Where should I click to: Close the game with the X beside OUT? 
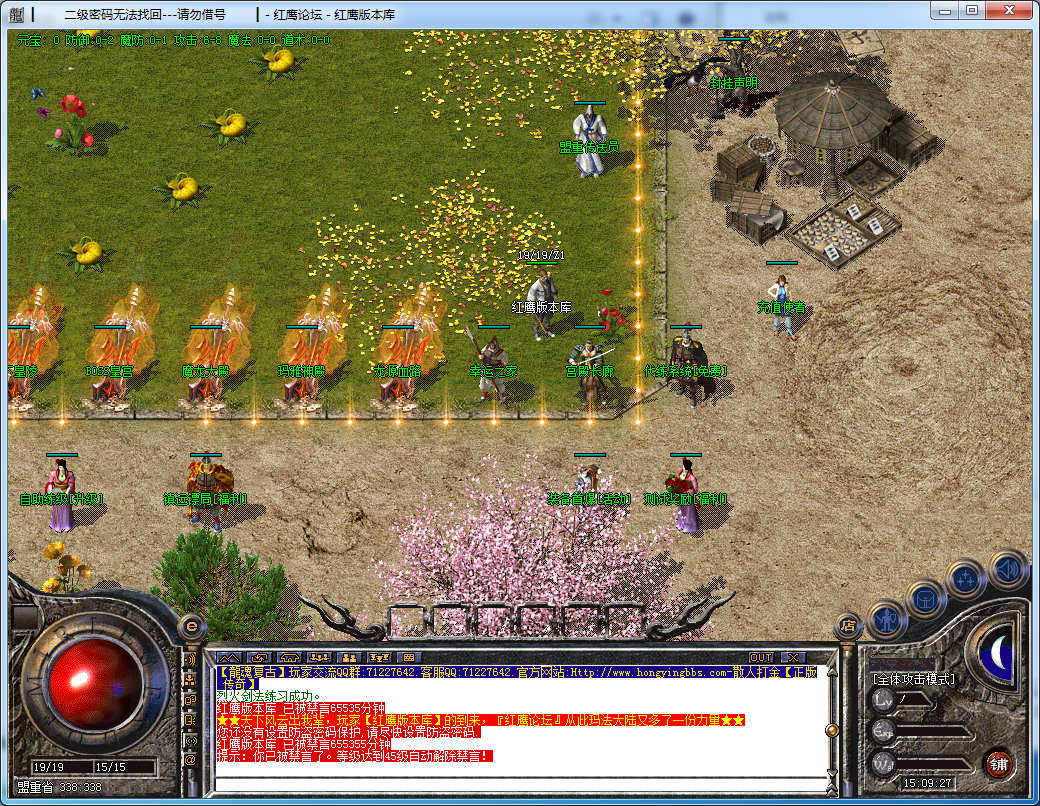point(793,657)
